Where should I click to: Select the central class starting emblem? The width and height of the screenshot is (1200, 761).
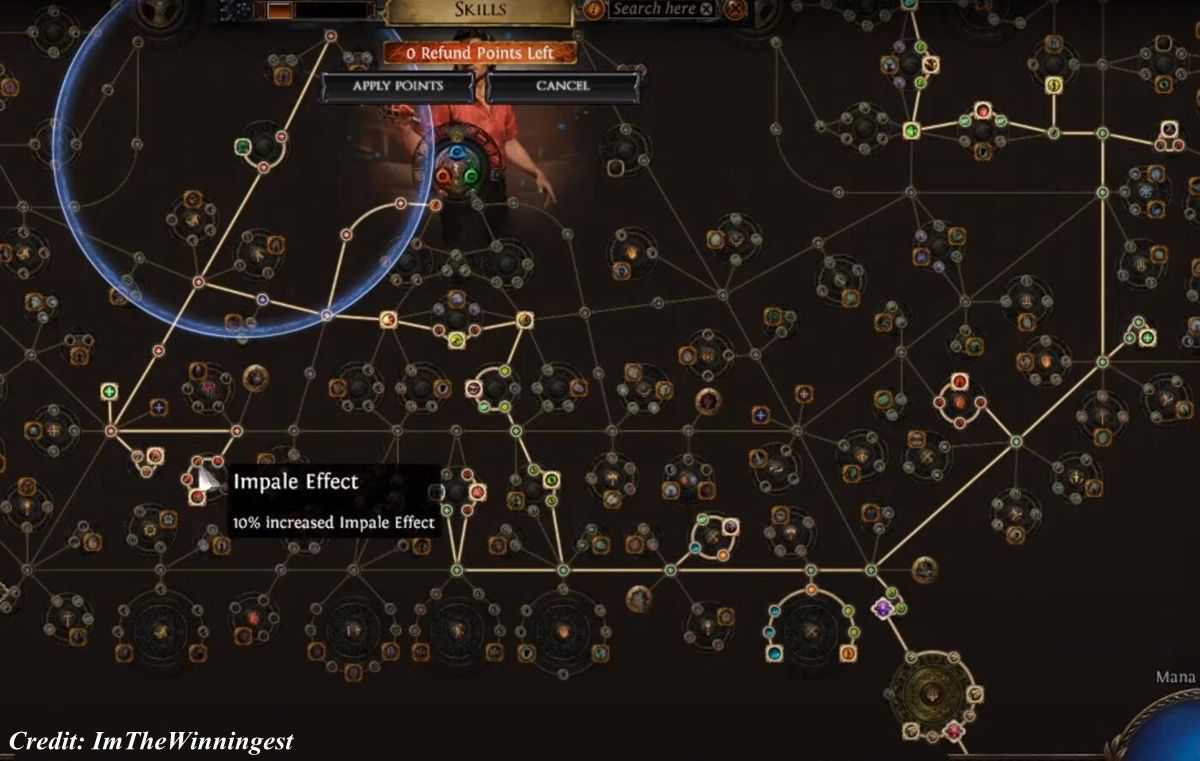pos(458,165)
